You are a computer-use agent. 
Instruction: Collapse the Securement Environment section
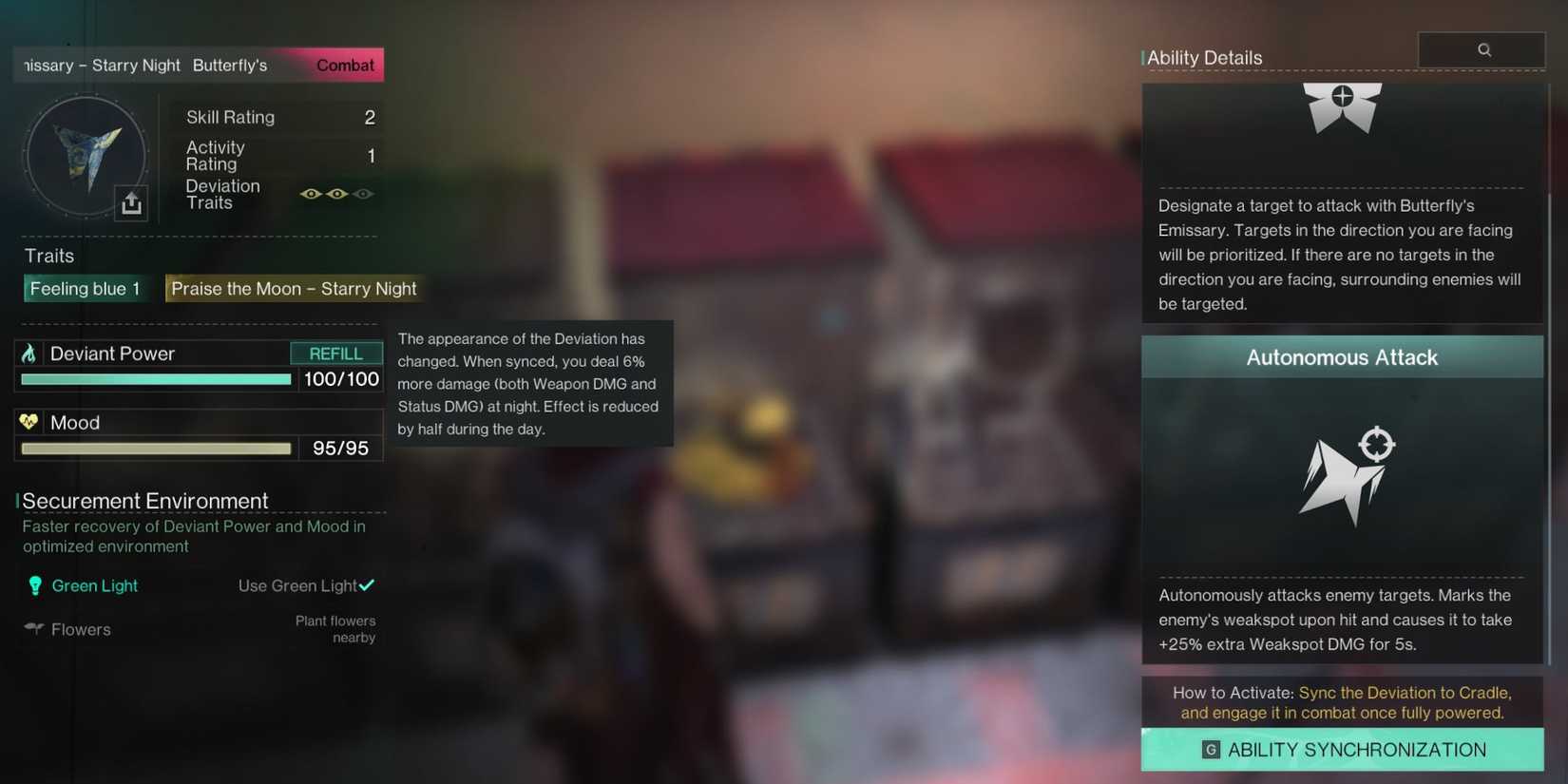pos(144,500)
